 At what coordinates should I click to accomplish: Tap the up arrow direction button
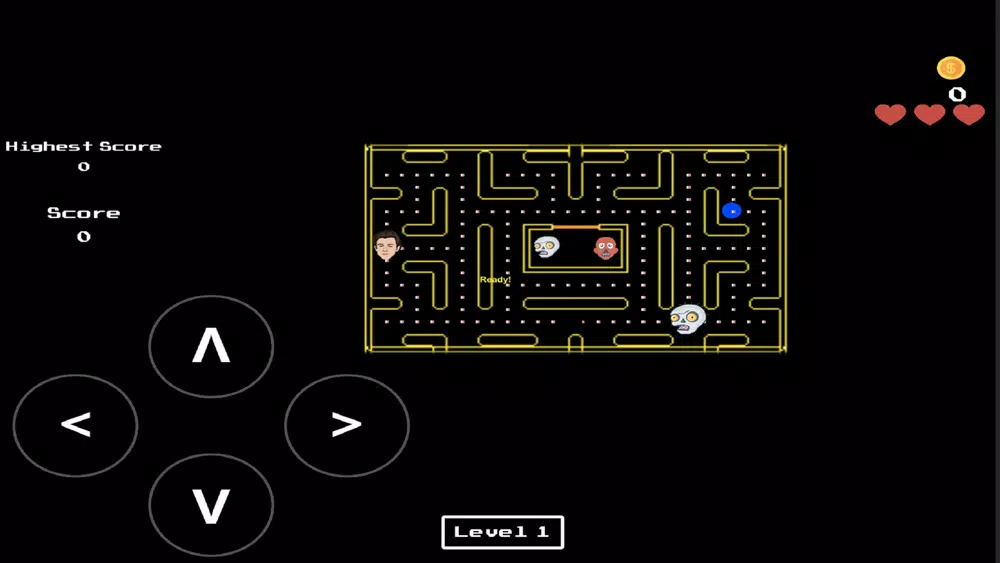tap(211, 346)
